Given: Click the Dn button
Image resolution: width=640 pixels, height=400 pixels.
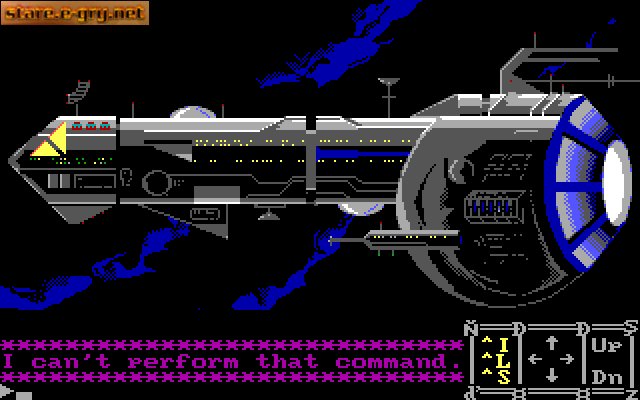Looking at the screenshot, I should [x=607, y=377].
